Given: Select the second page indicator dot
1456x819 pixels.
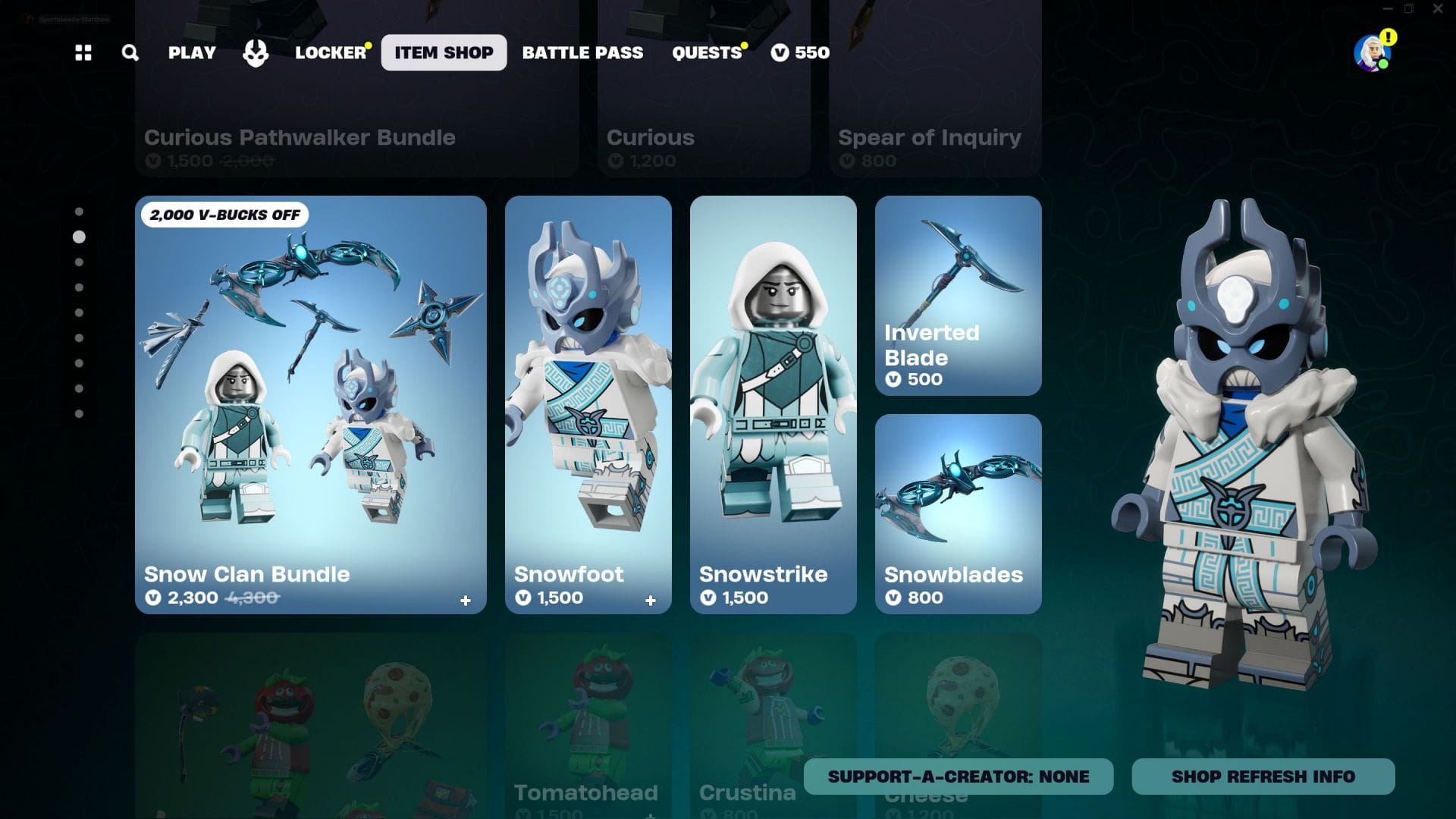Looking at the screenshot, I should point(80,236).
